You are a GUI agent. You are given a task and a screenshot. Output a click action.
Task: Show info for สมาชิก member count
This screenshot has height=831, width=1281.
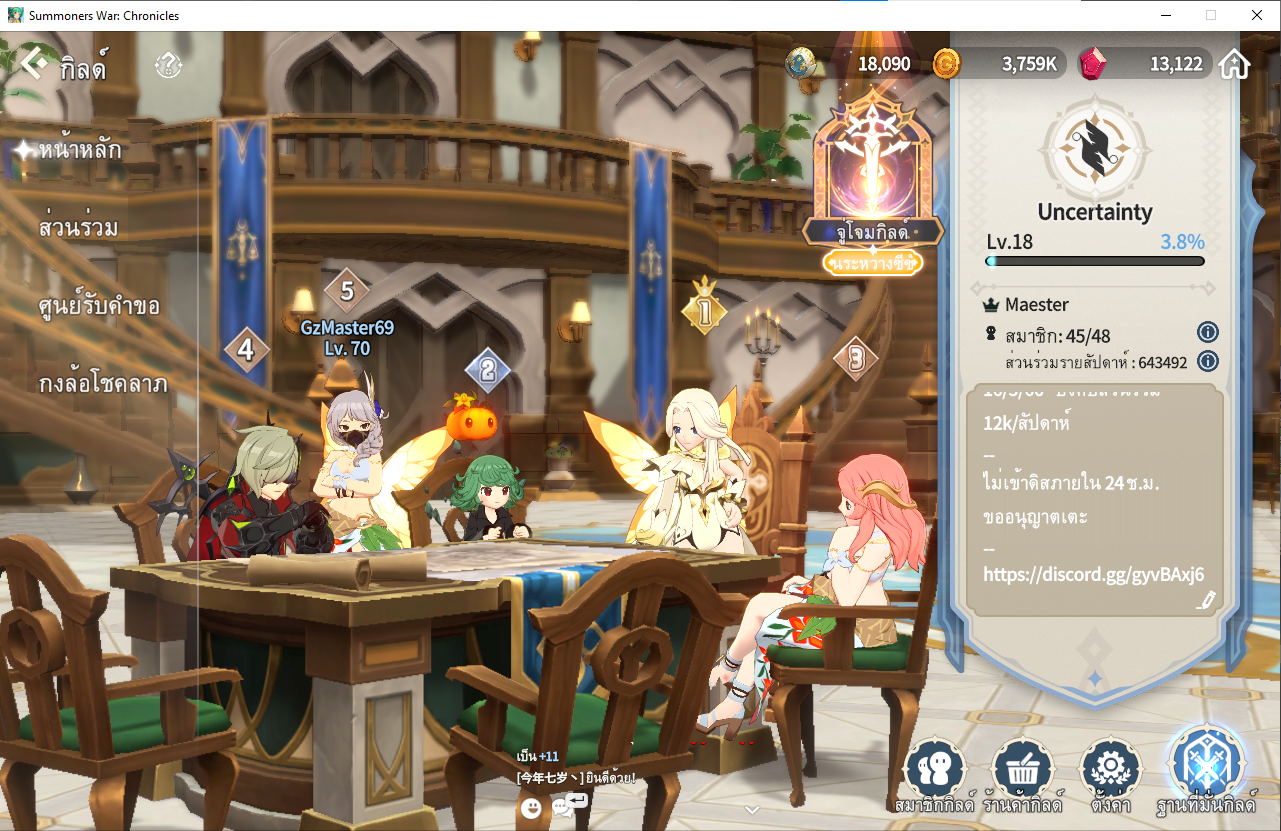(x=1208, y=332)
